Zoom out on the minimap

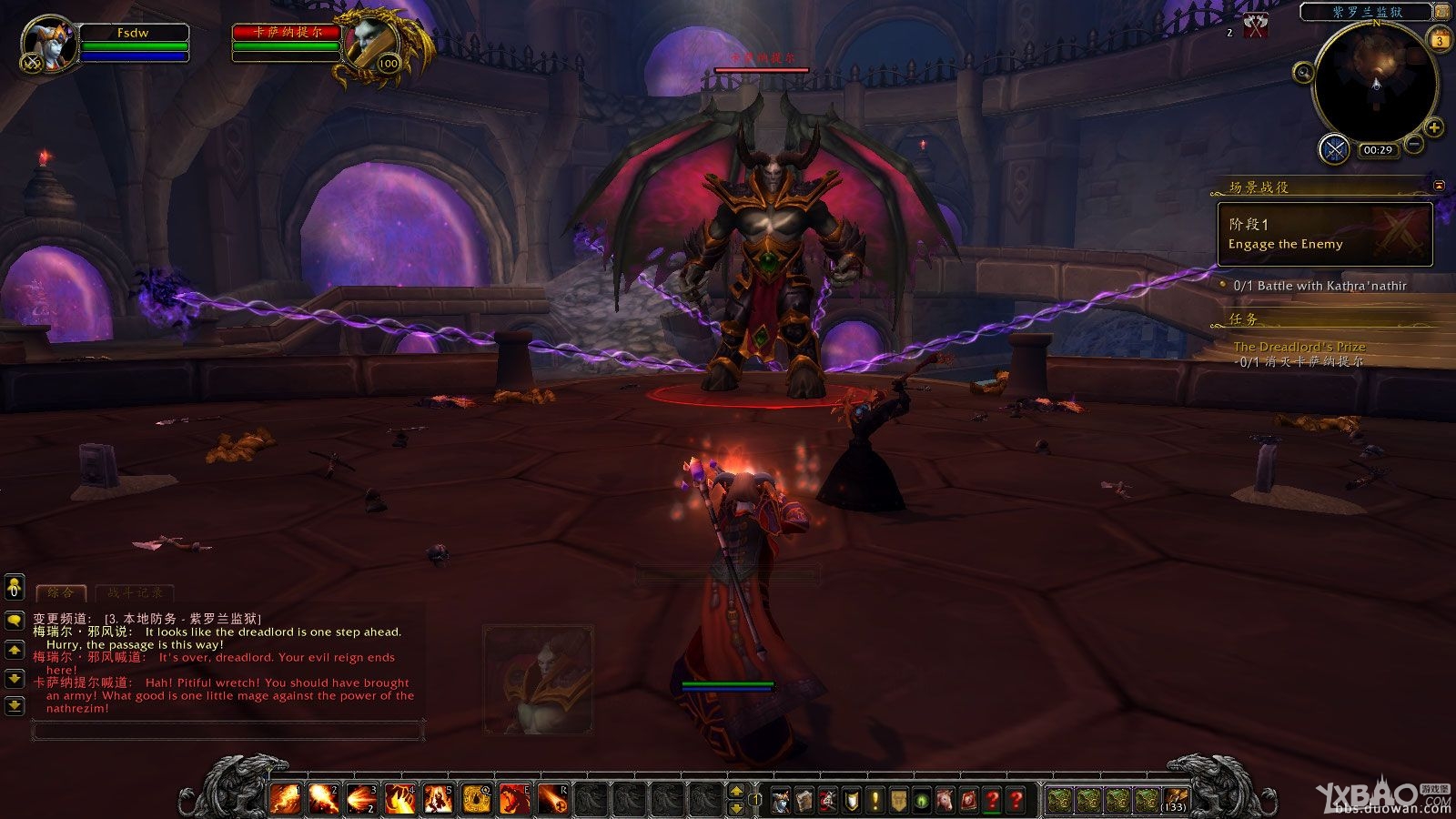(x=1414, y=144)
